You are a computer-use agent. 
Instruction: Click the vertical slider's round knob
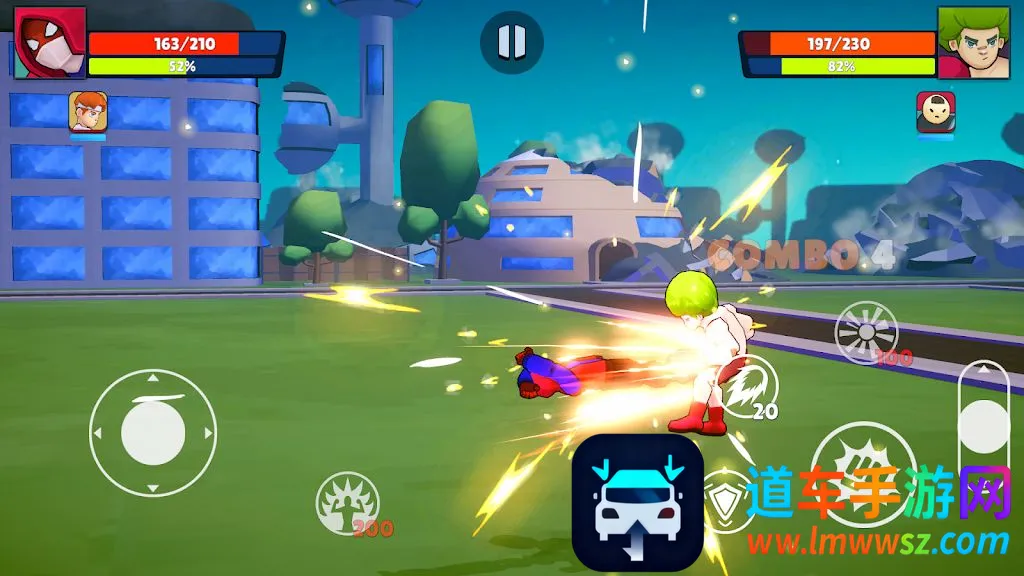(983, 426)
